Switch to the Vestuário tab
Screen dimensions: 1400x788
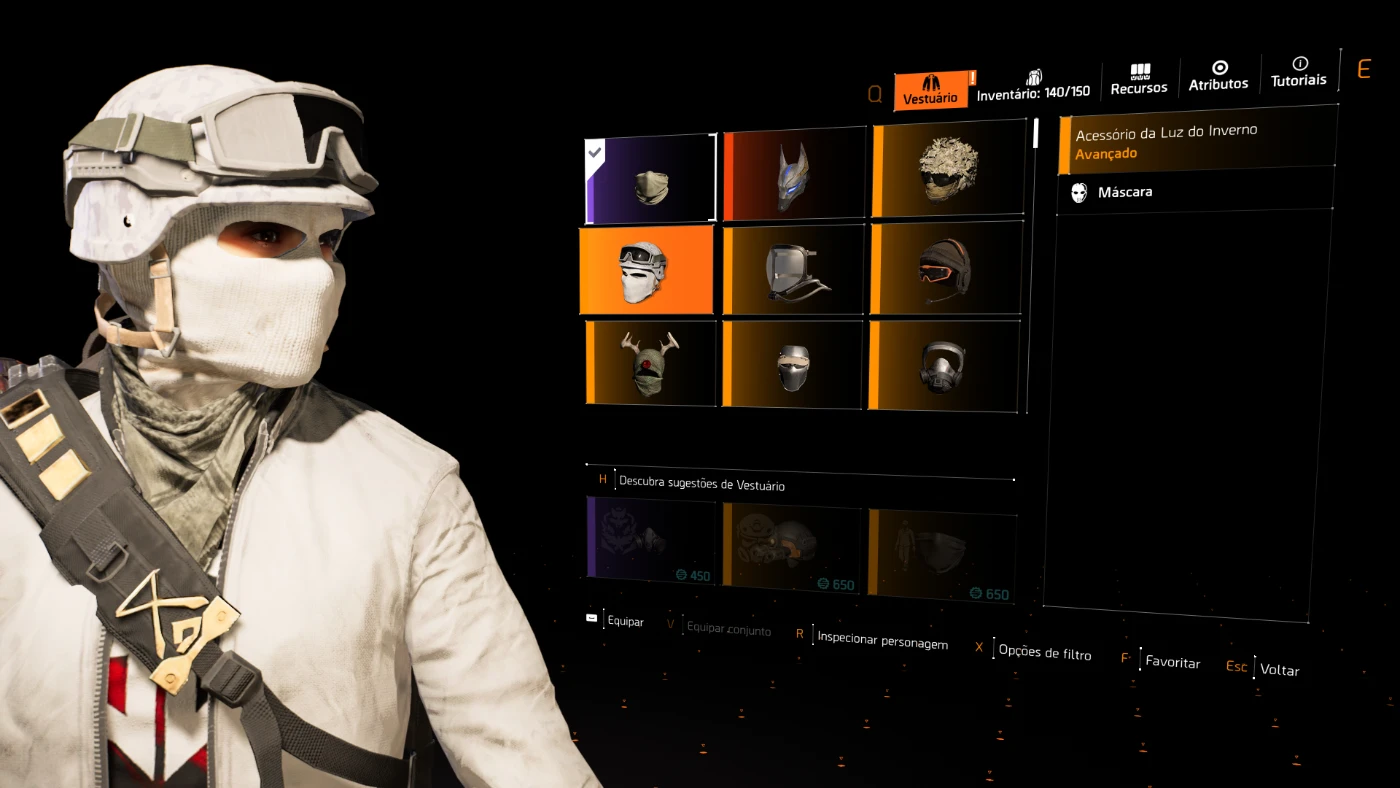pyautogui.click(x=930, y=90)
